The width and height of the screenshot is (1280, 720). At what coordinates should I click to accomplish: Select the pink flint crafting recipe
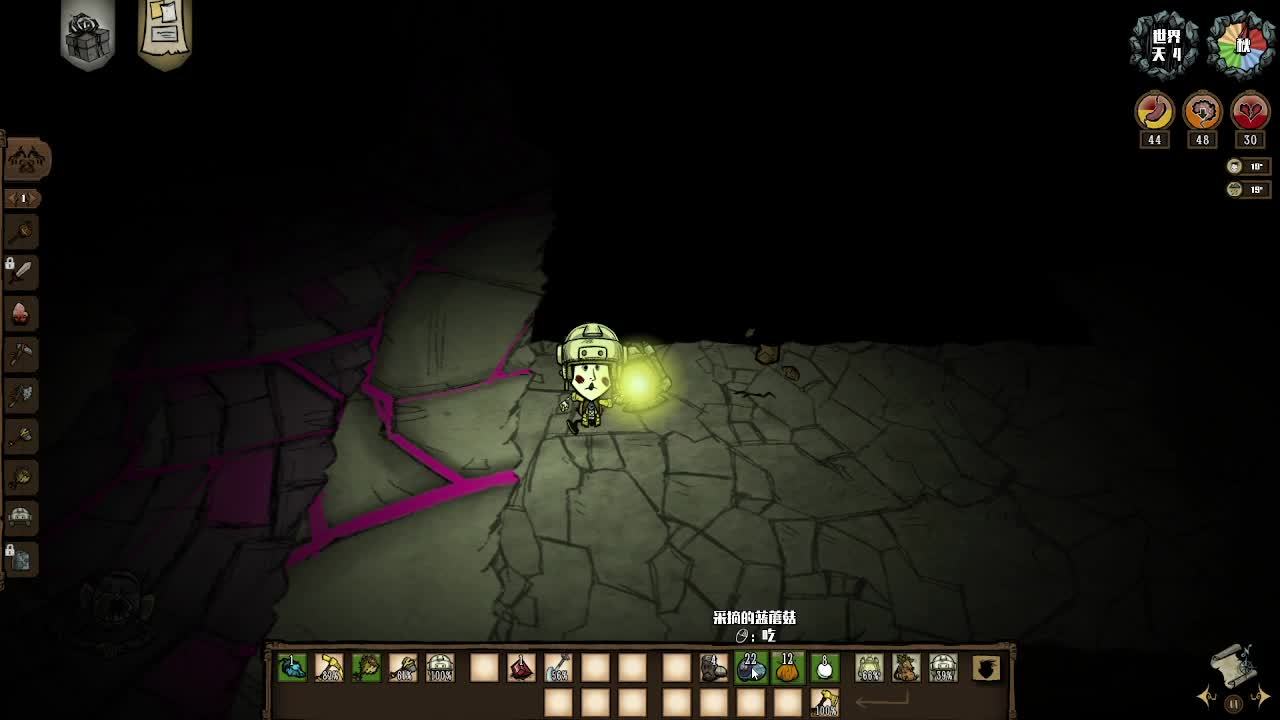[x=21, y=313]
